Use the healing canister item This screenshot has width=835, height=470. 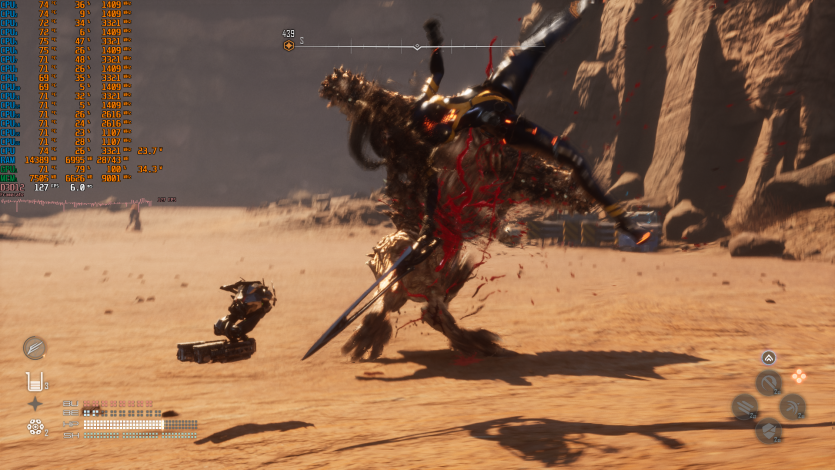(x=35, y=381)
